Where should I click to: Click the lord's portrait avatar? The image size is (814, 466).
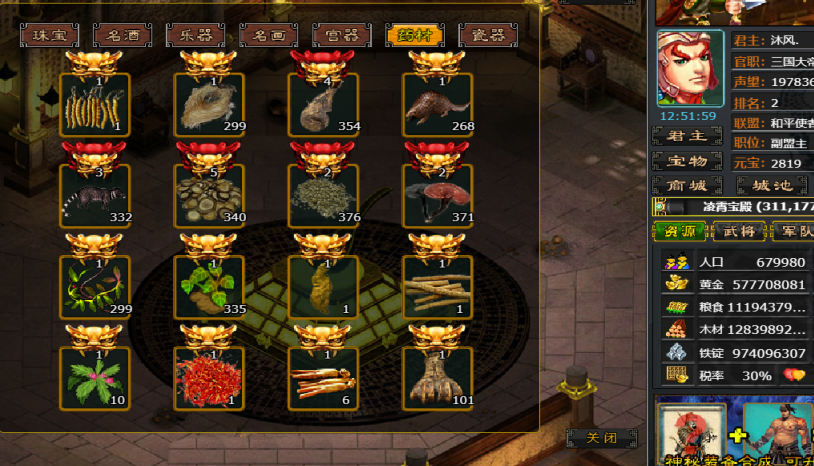pos(690,68)
